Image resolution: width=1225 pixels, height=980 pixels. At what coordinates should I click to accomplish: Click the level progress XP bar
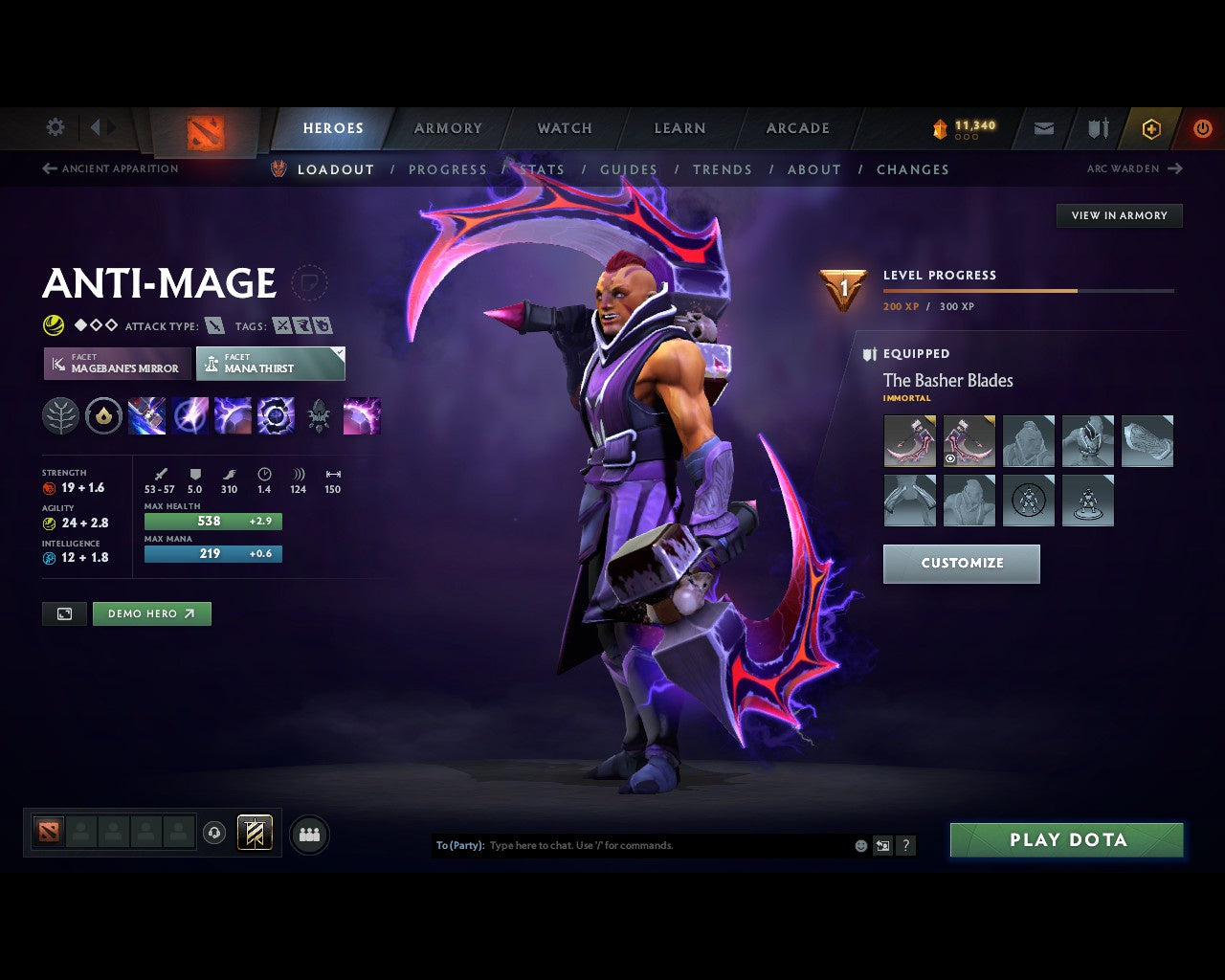click(1029, 291)
